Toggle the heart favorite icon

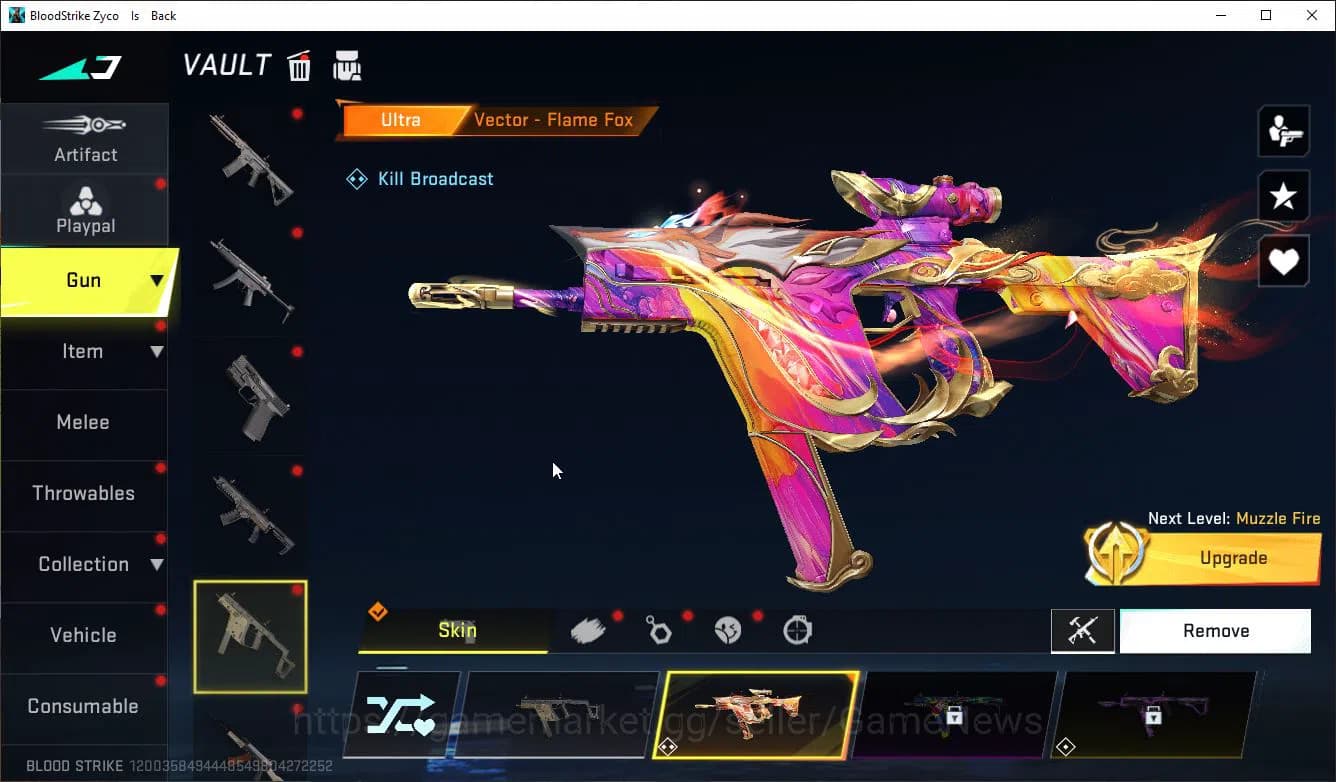coord(1283,262)
